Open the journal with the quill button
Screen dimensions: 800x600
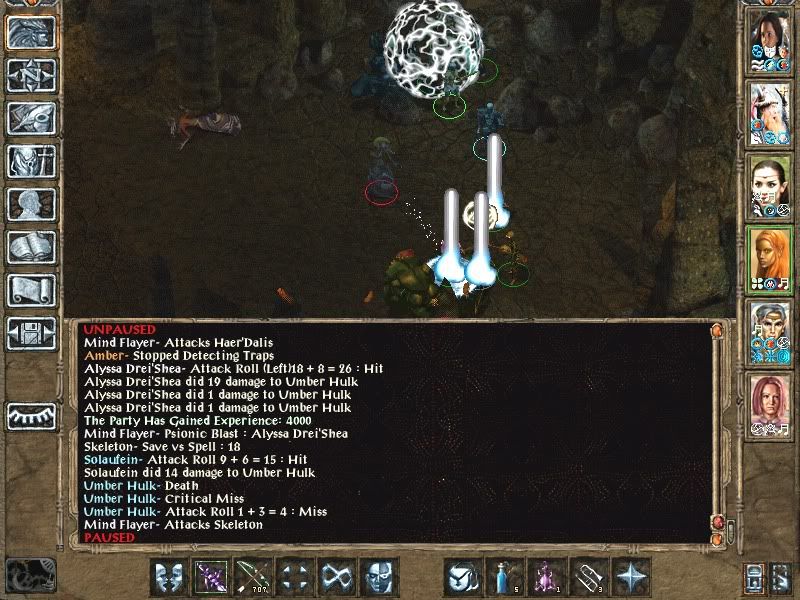[31, 118]
